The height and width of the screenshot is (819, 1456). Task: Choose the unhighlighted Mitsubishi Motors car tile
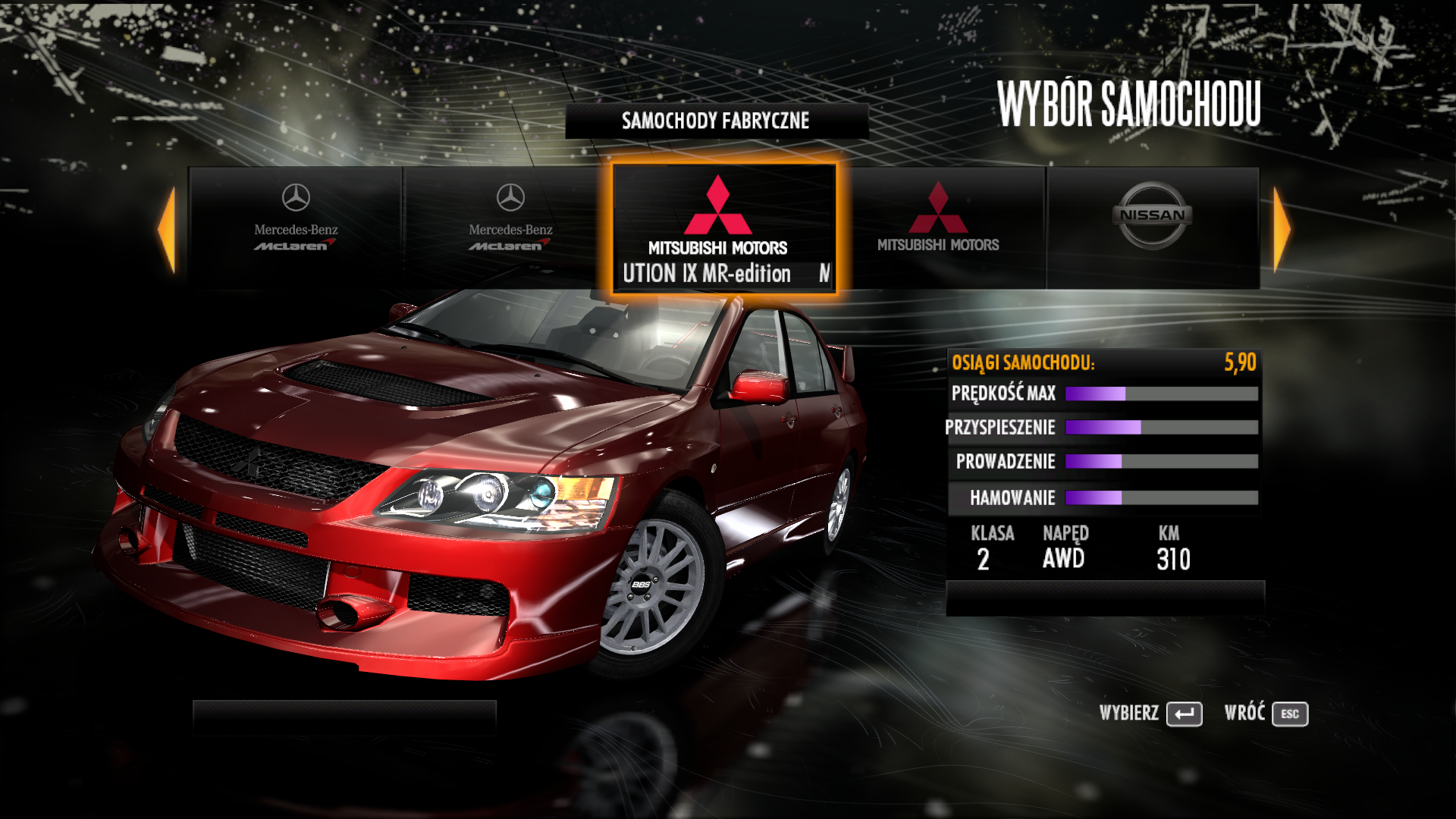click(938, 227)
